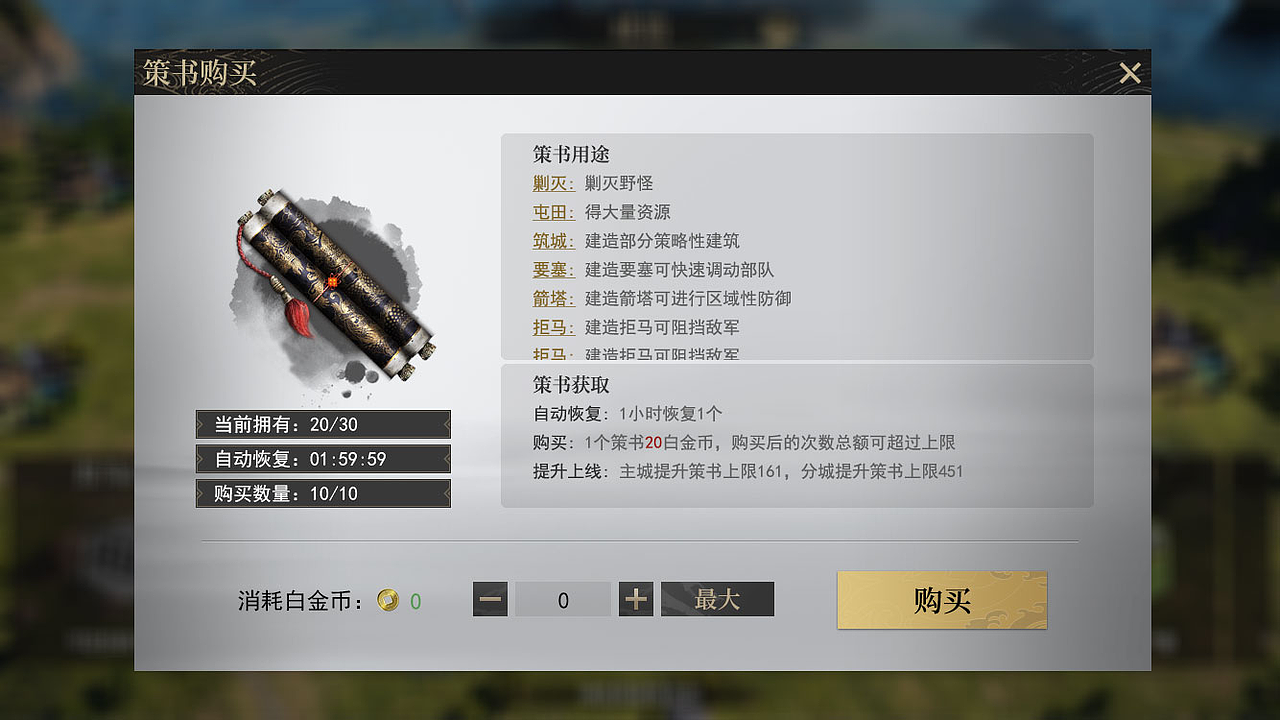
Task: Open the 筑城 (build city) link
Action: (x=553, y=240)
